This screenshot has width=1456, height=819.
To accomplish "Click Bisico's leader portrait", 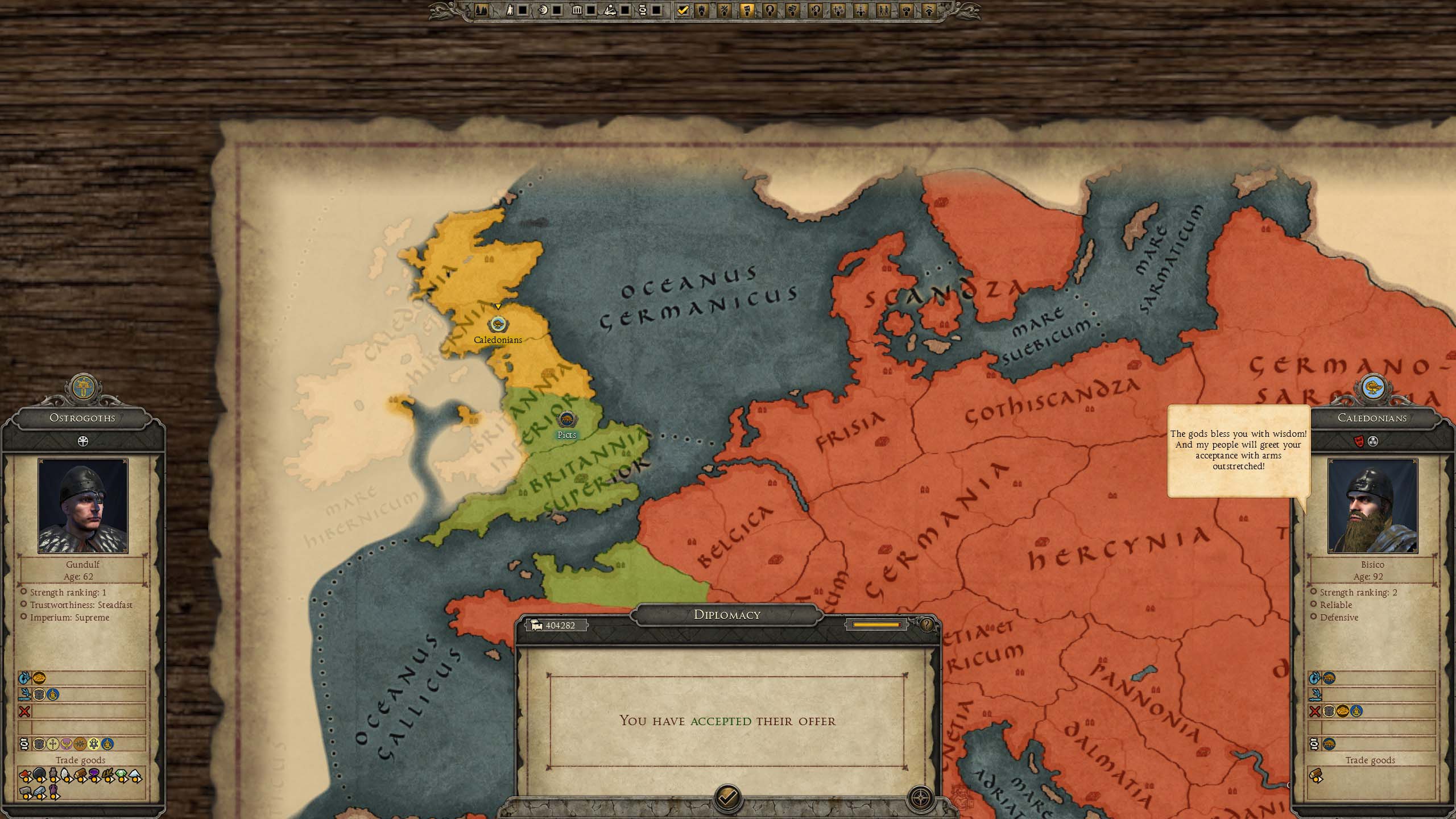I will (1372, 506).
